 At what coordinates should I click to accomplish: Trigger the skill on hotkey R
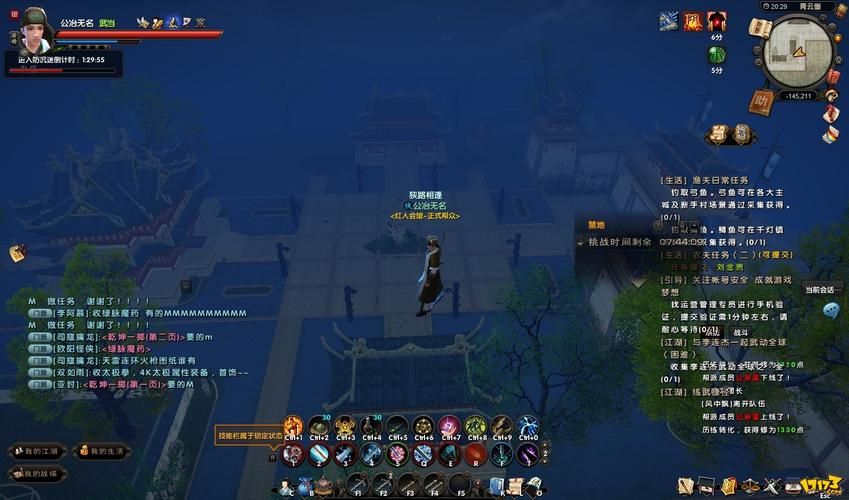point(476,455)
